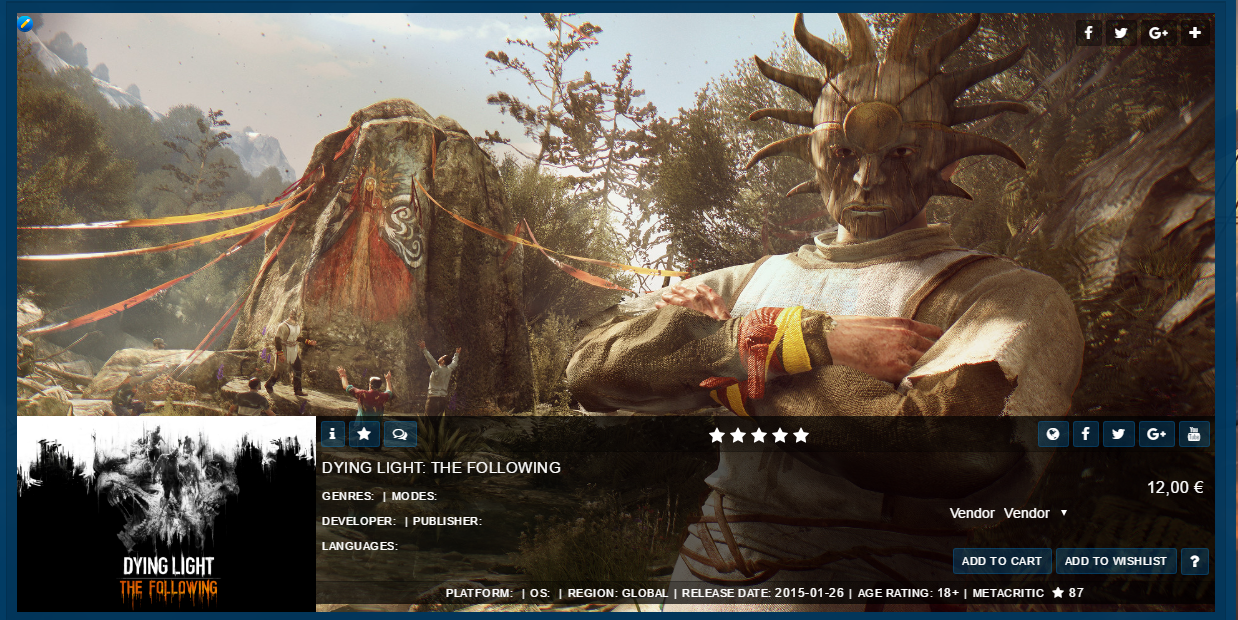Click the Add to Wishlist button
Screen dimensions: 1238x620
click(x=1115, y=561)
